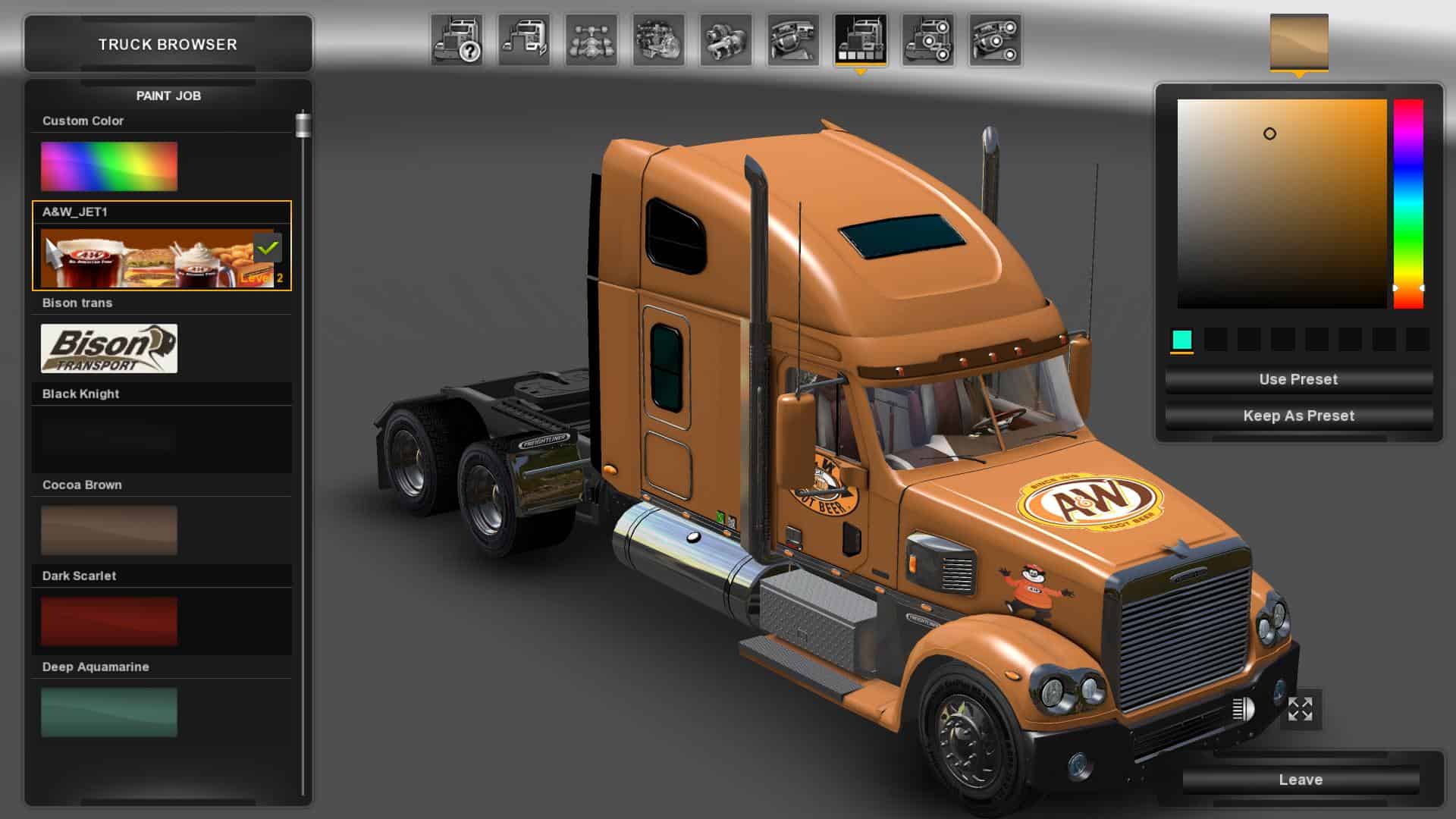This screenshot has height=819, width=1456.
Task: Switch to the cabin and chassis tab
Action: pyautogui.click(x=524, y=39)
